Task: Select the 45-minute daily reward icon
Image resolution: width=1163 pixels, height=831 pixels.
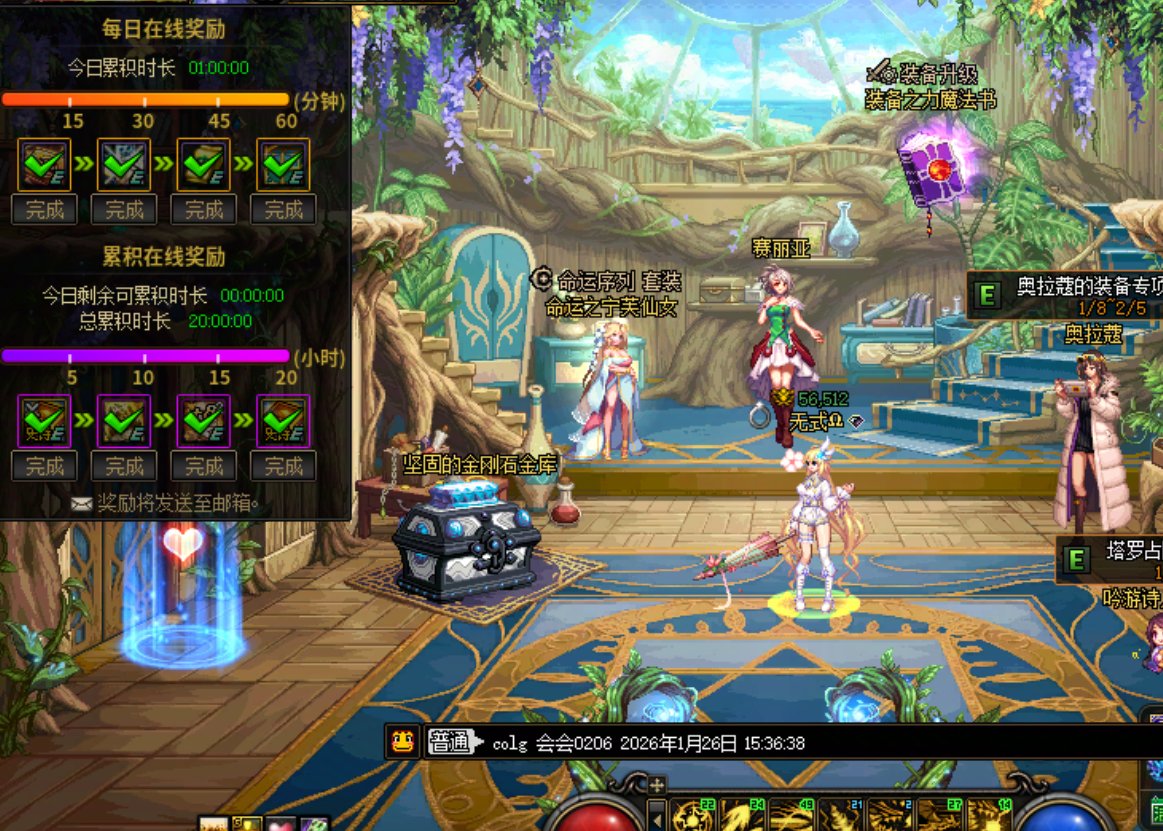Action: pos(204,165)
